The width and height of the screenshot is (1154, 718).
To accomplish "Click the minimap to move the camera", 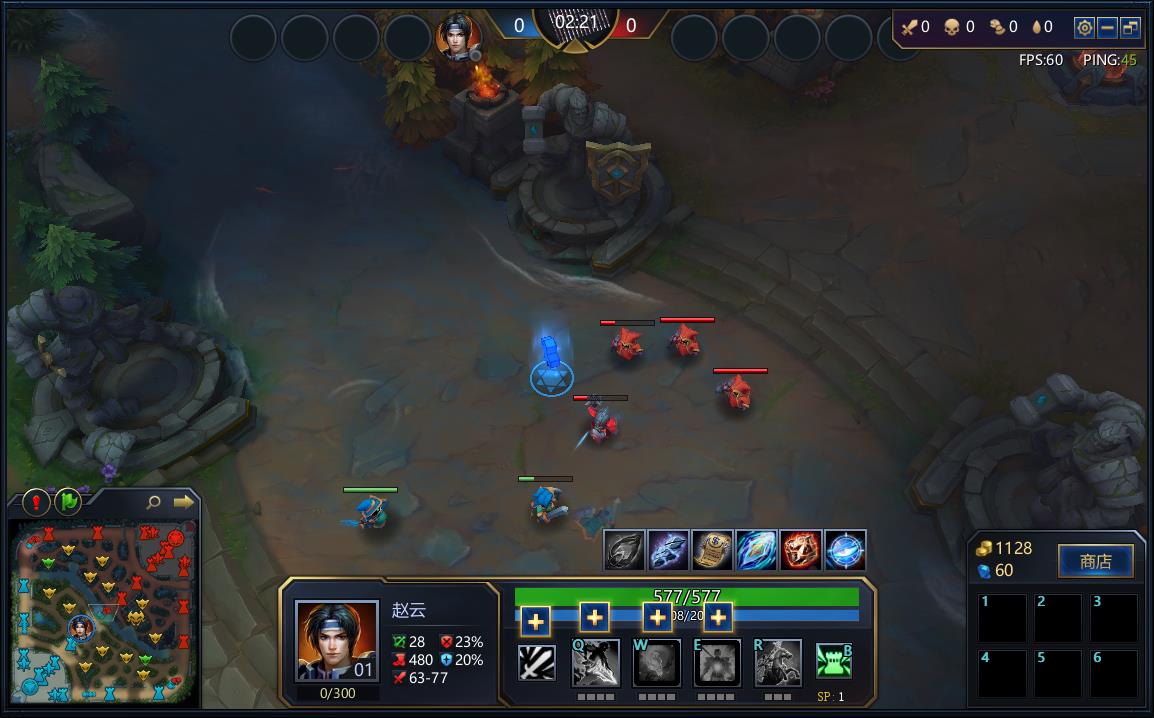I will (x=104, y=611).
